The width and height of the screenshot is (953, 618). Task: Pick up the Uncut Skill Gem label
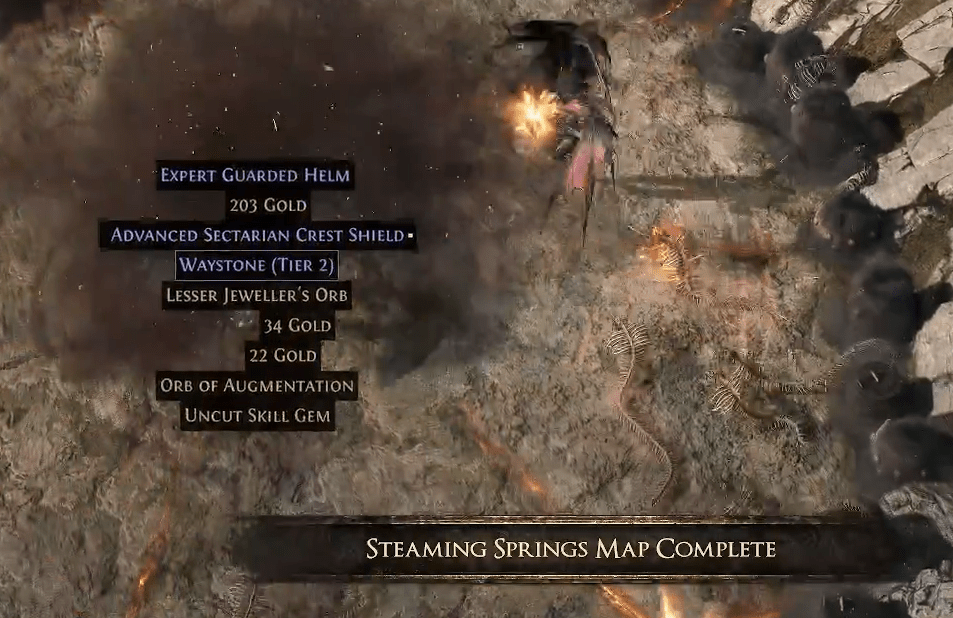(x=257, y=415)
